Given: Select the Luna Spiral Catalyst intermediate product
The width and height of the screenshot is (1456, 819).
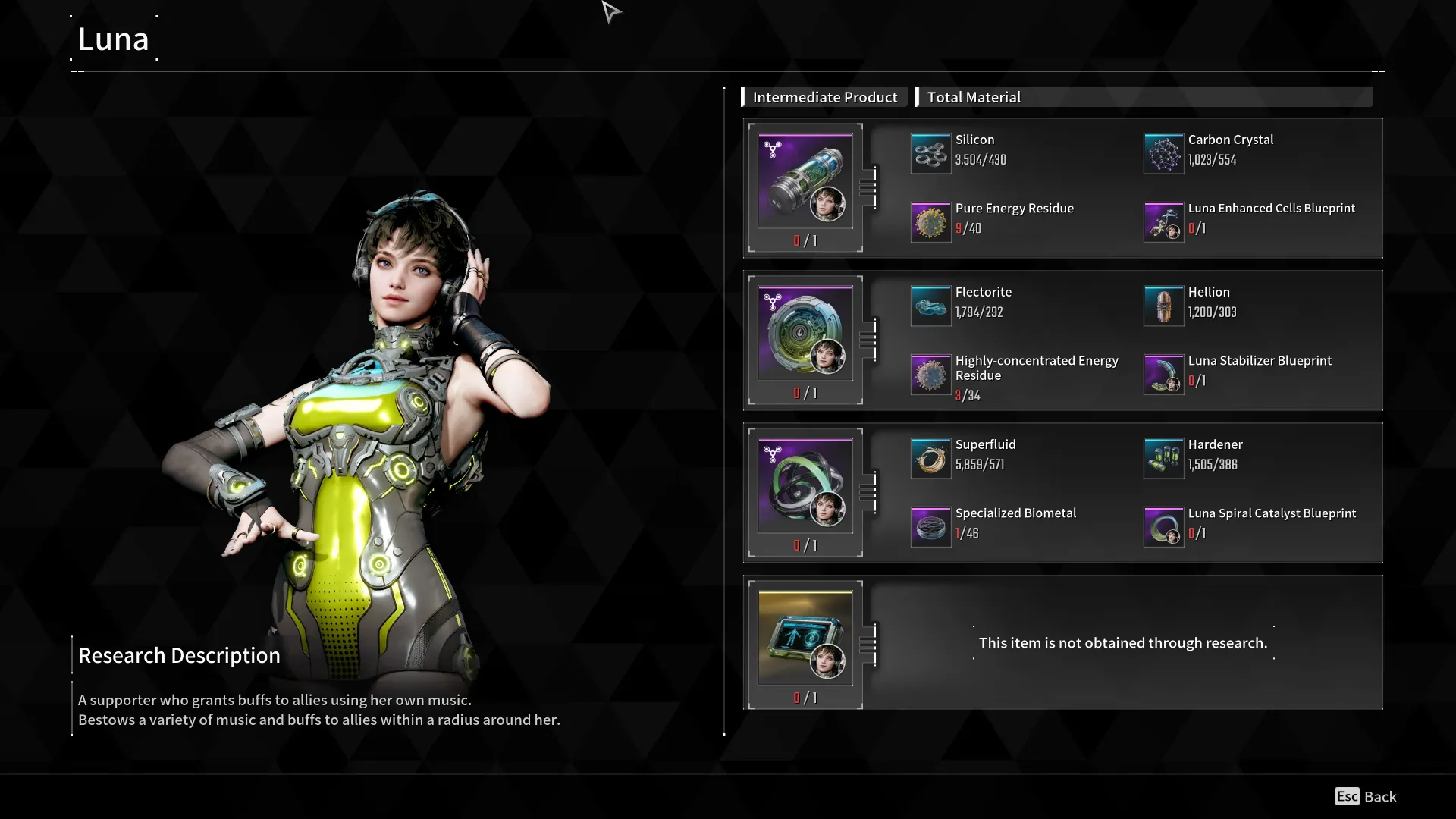Looking at the screenshot, I should tap(805, 486).
